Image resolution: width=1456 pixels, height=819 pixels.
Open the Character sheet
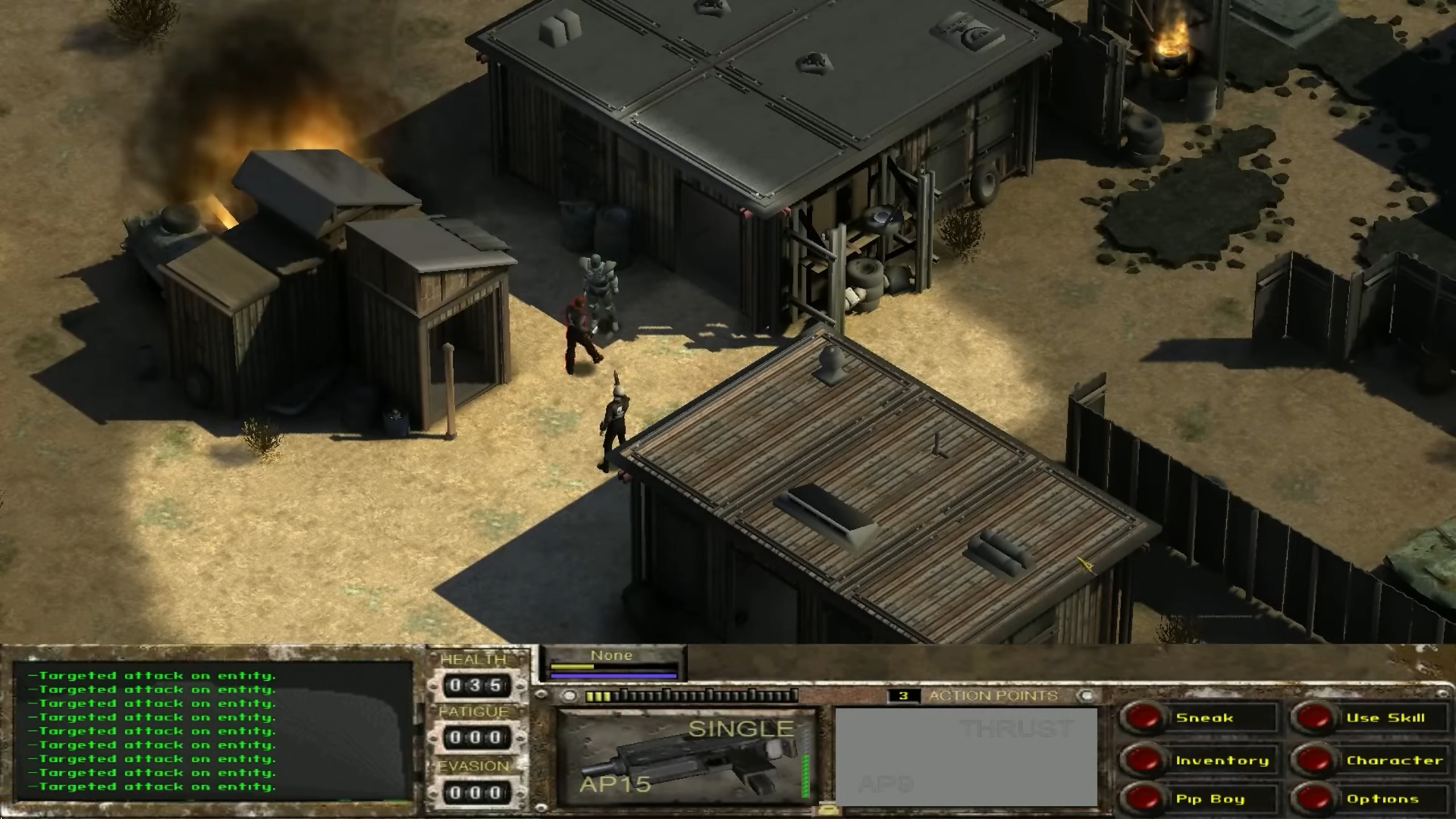click(x=1314, y=760)
